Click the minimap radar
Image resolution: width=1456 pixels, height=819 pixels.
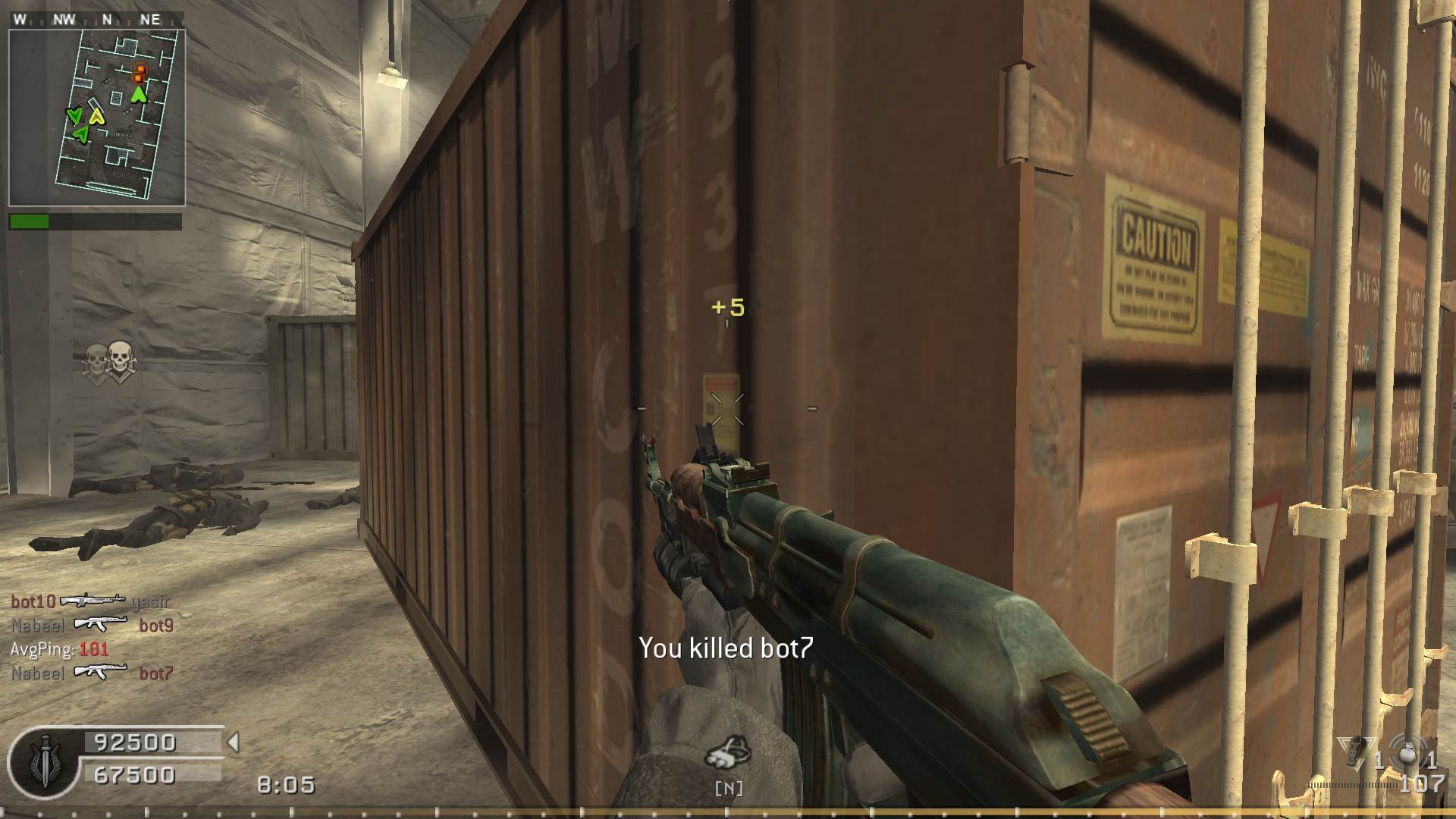click(96, 118)
